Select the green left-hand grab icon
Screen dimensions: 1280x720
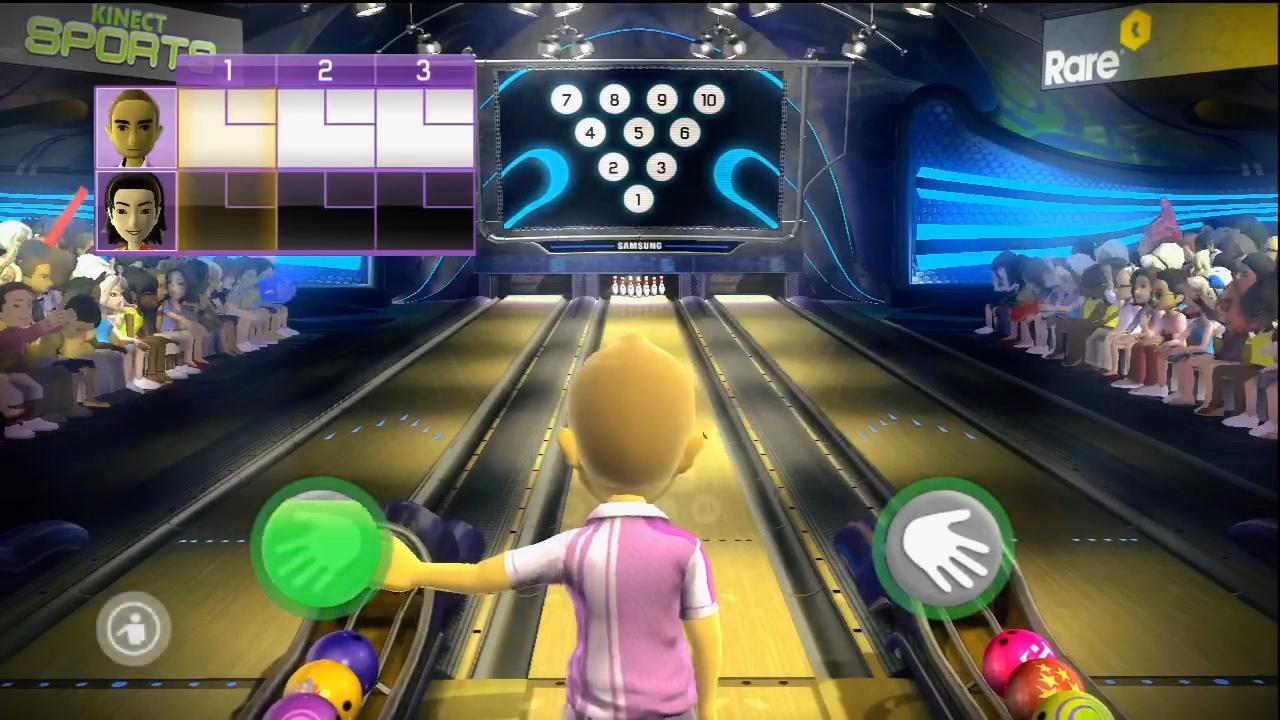pyautogui.click(x=320, y=545)
